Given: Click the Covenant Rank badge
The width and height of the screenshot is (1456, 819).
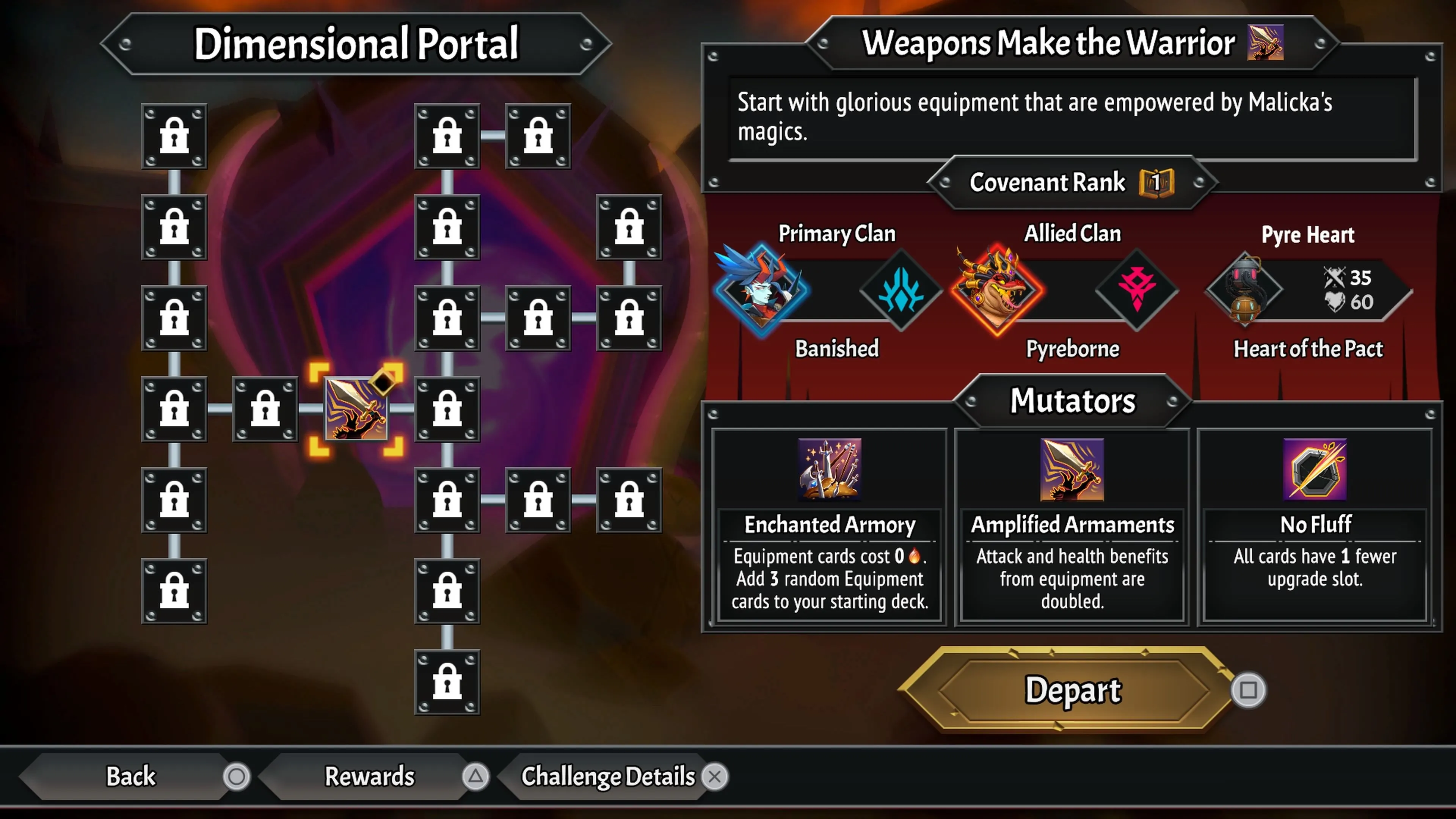Looking at the screenshot, I should pyautogui.click(x=1156, y=182).
